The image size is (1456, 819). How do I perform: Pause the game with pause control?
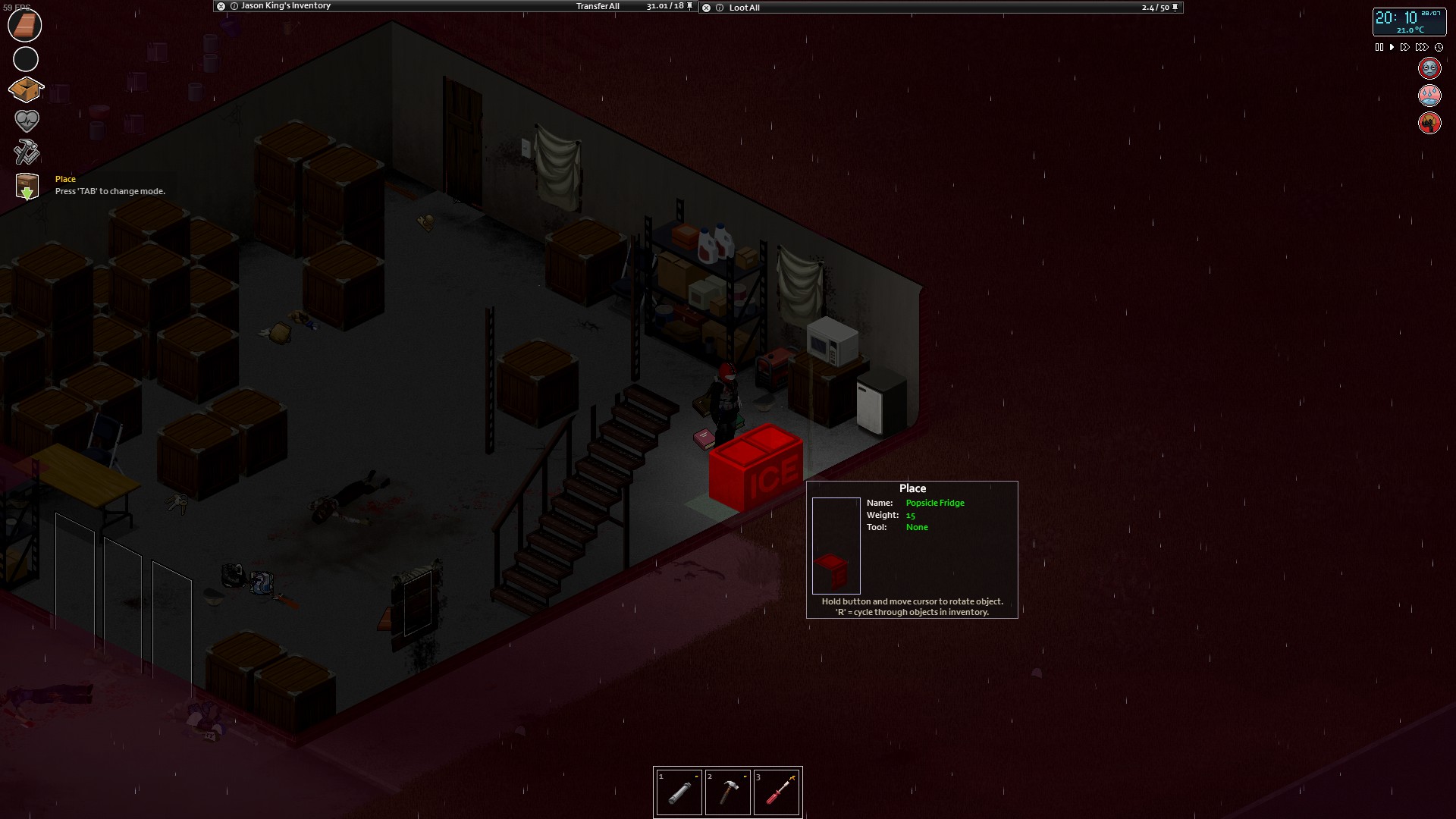1379,46
